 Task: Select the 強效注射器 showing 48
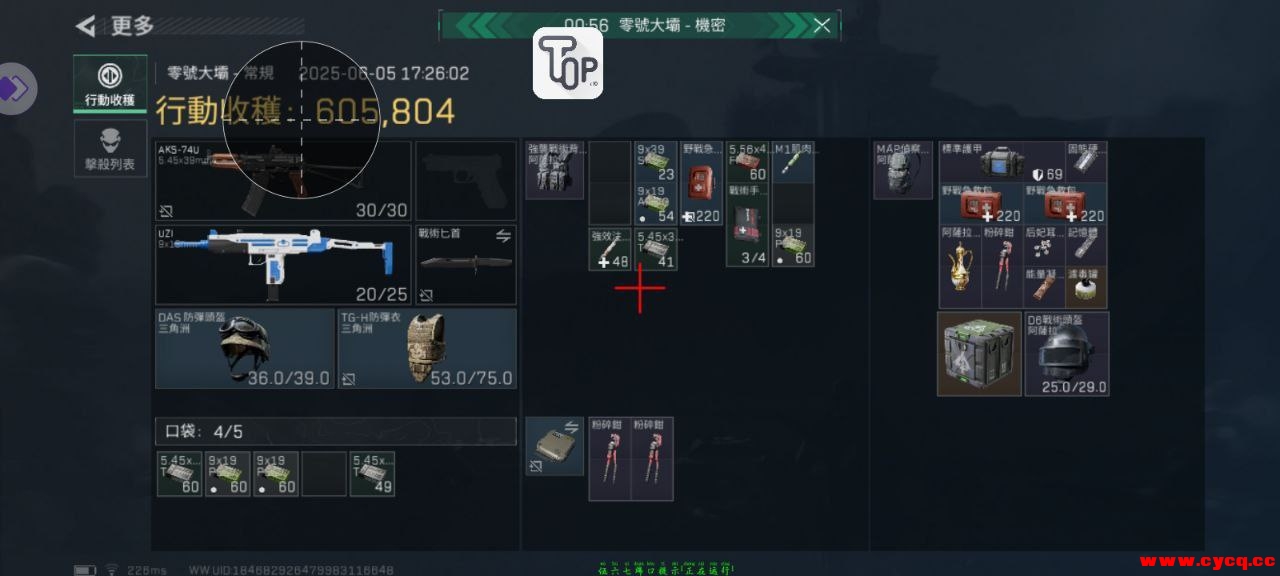pyautogui.click(x=609, y=248)
